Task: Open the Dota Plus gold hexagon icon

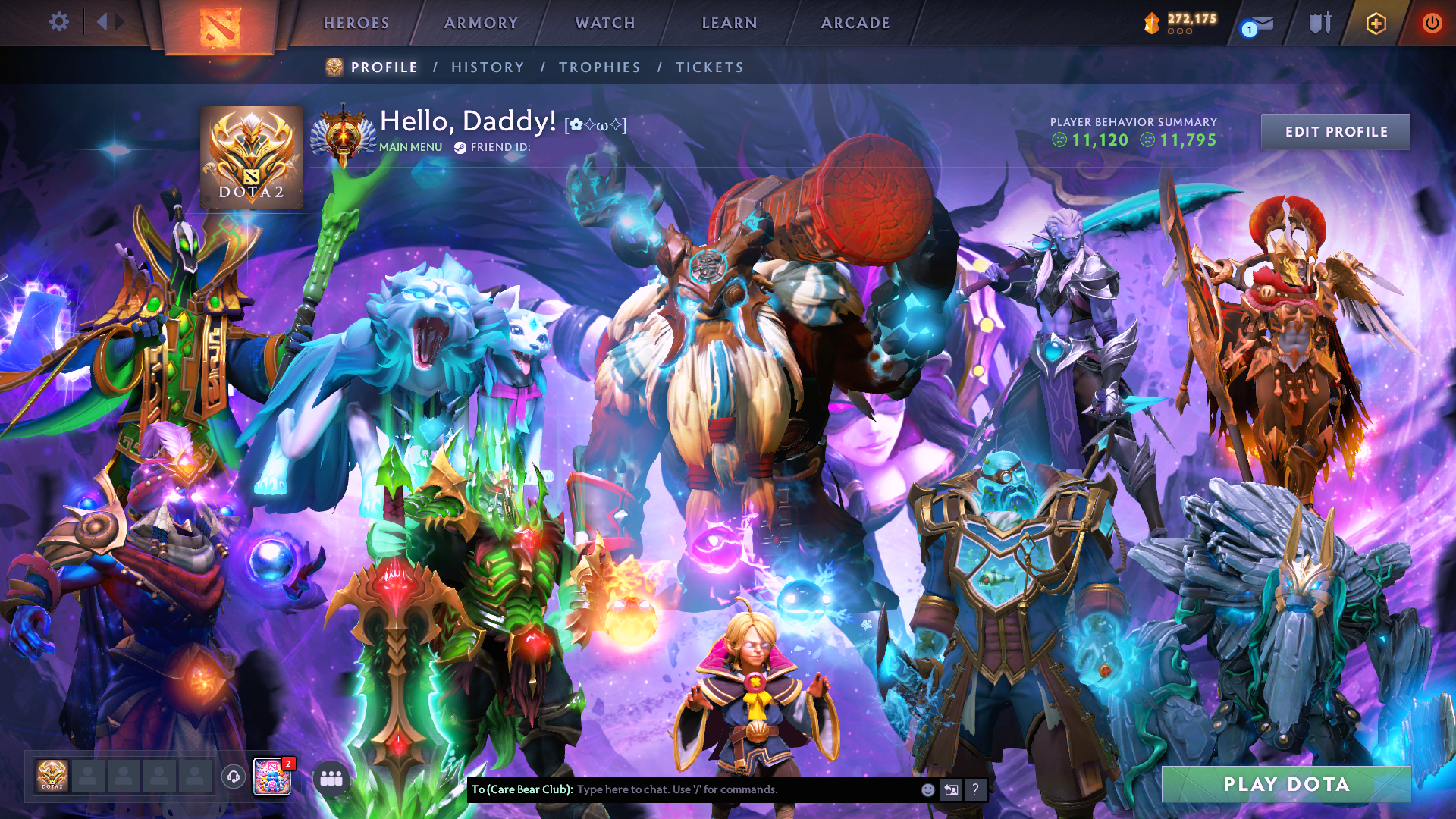Action: [x=1376, y=24]
